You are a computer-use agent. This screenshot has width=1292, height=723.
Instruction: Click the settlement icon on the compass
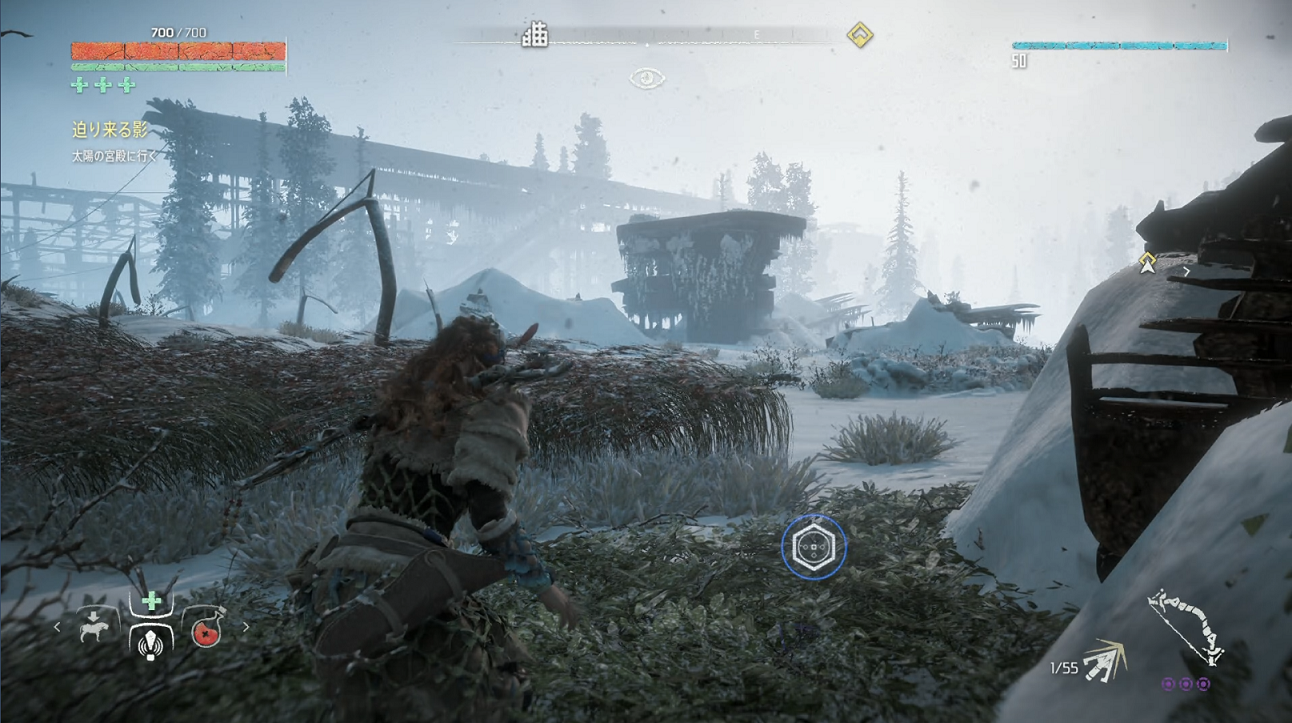tap(535, 36)
